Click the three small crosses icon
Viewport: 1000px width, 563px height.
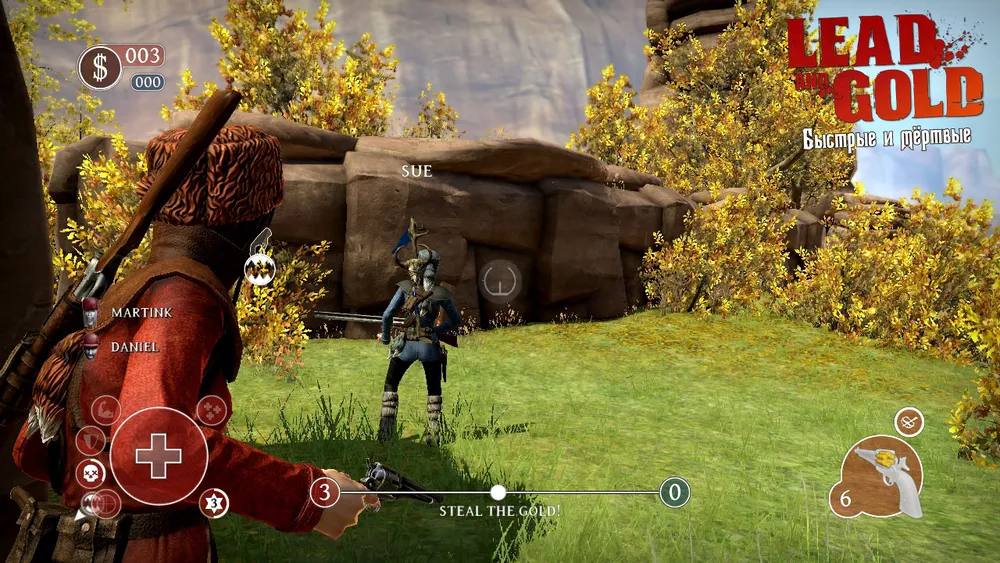(212, 410)
